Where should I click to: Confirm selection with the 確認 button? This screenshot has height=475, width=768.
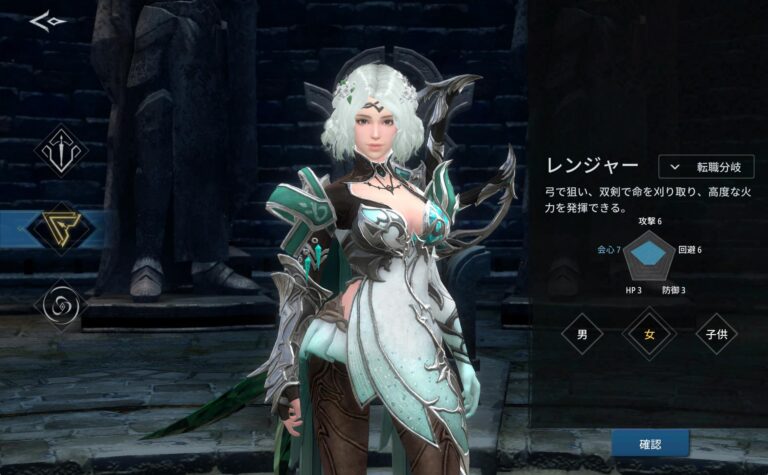click(x=650, y=442)
